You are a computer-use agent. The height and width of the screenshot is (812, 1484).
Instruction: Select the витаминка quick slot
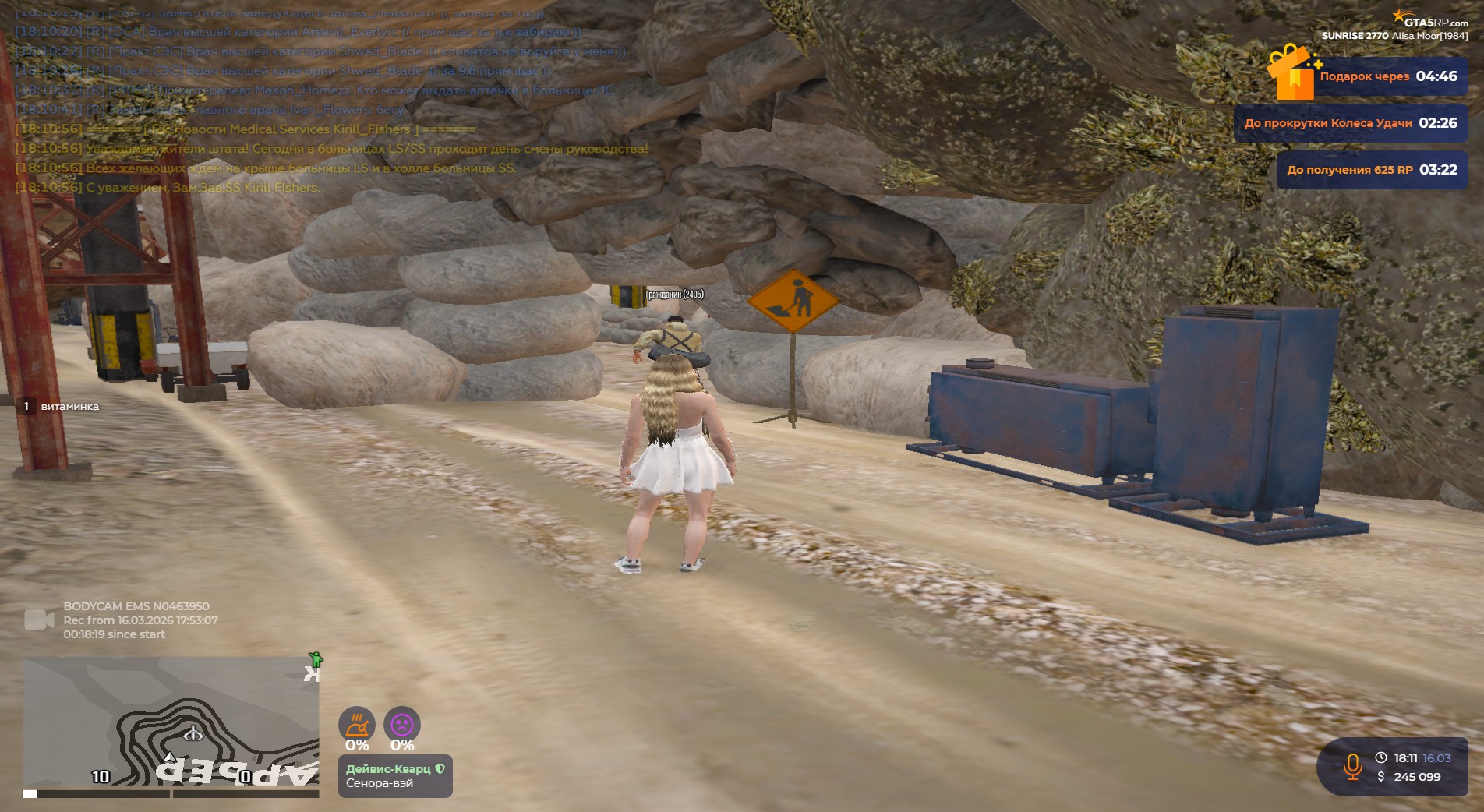pyautogui.click(x=61, y=406)
